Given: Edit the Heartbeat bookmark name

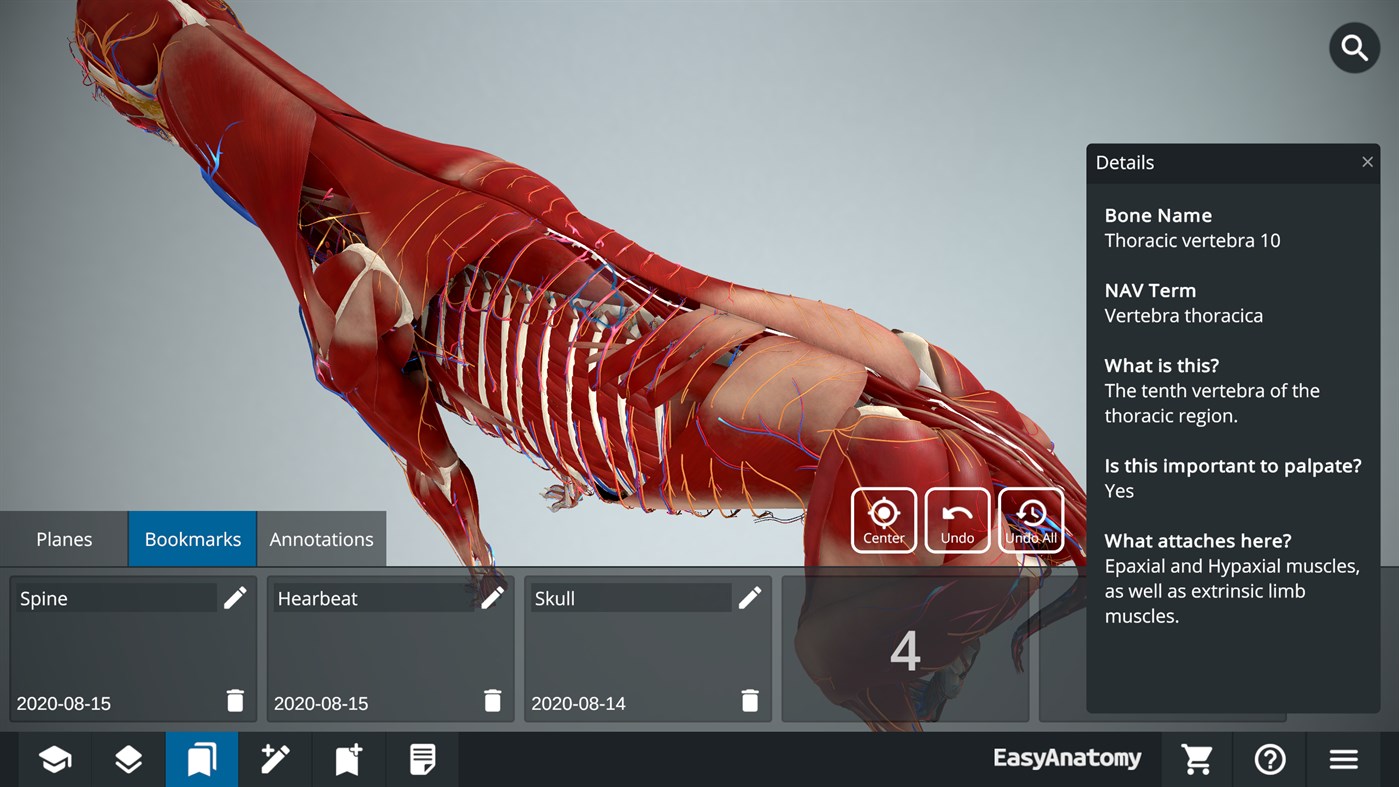Looking at the screenshot, I should pos(492,597).
